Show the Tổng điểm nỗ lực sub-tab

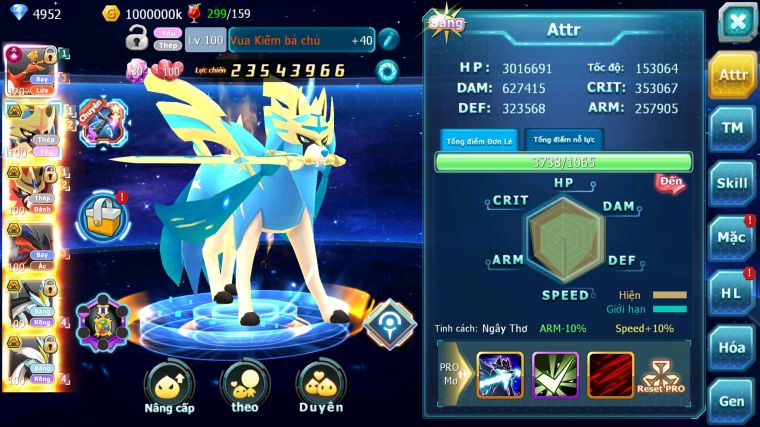[x=564, y=139]
